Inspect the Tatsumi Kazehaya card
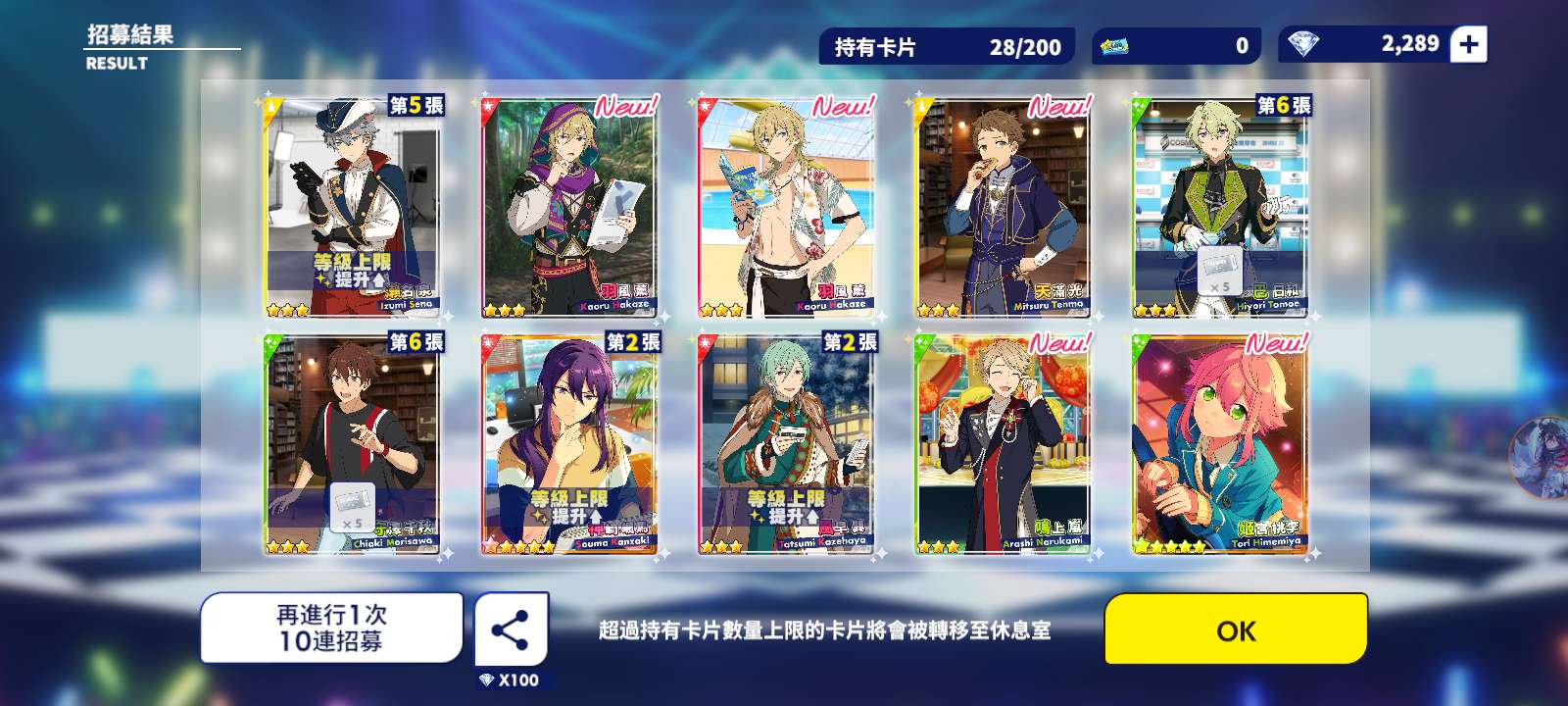The height and width of the screenshot is (706, 1568). [x=786, y=444]
